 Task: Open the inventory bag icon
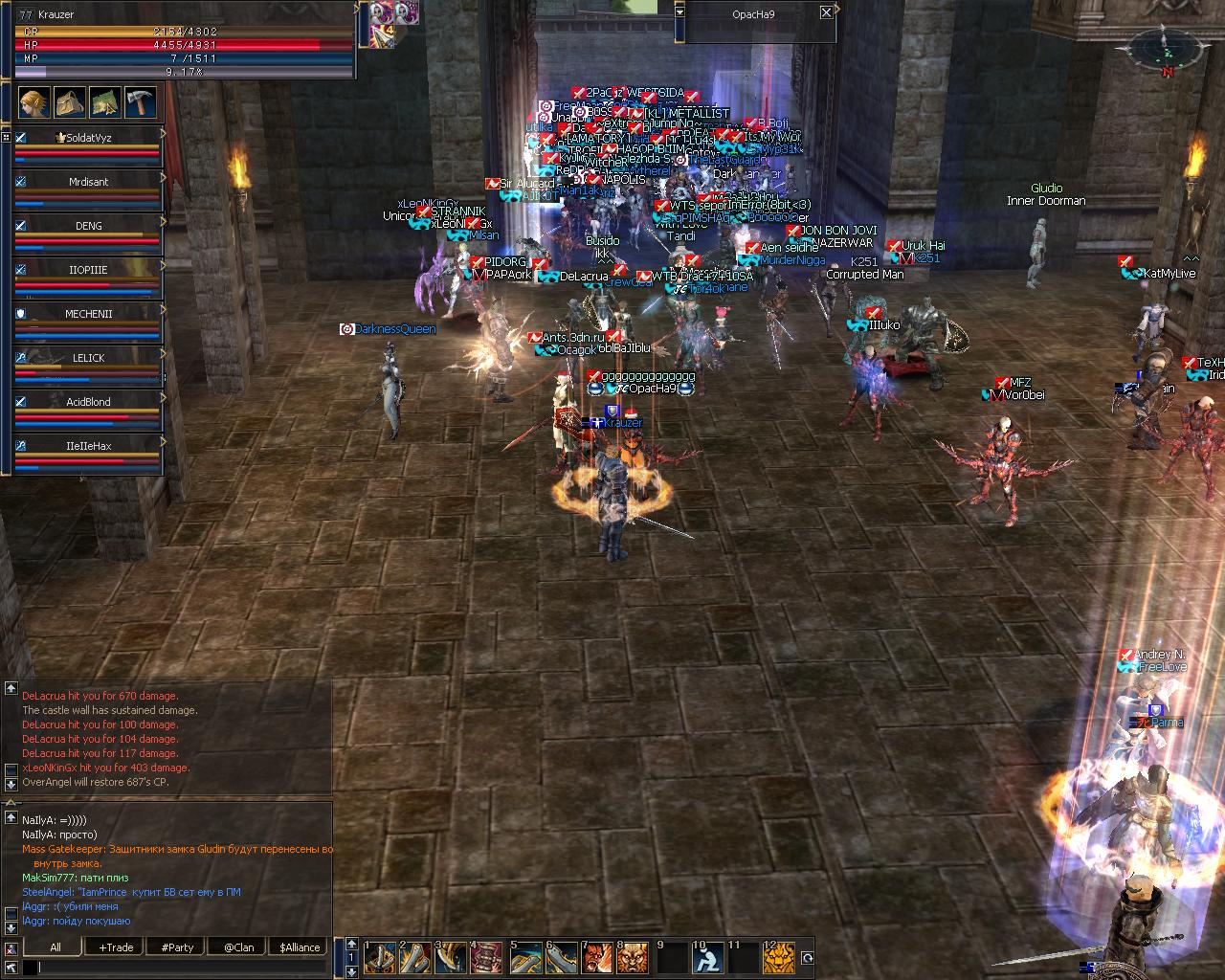click(69, 101)
